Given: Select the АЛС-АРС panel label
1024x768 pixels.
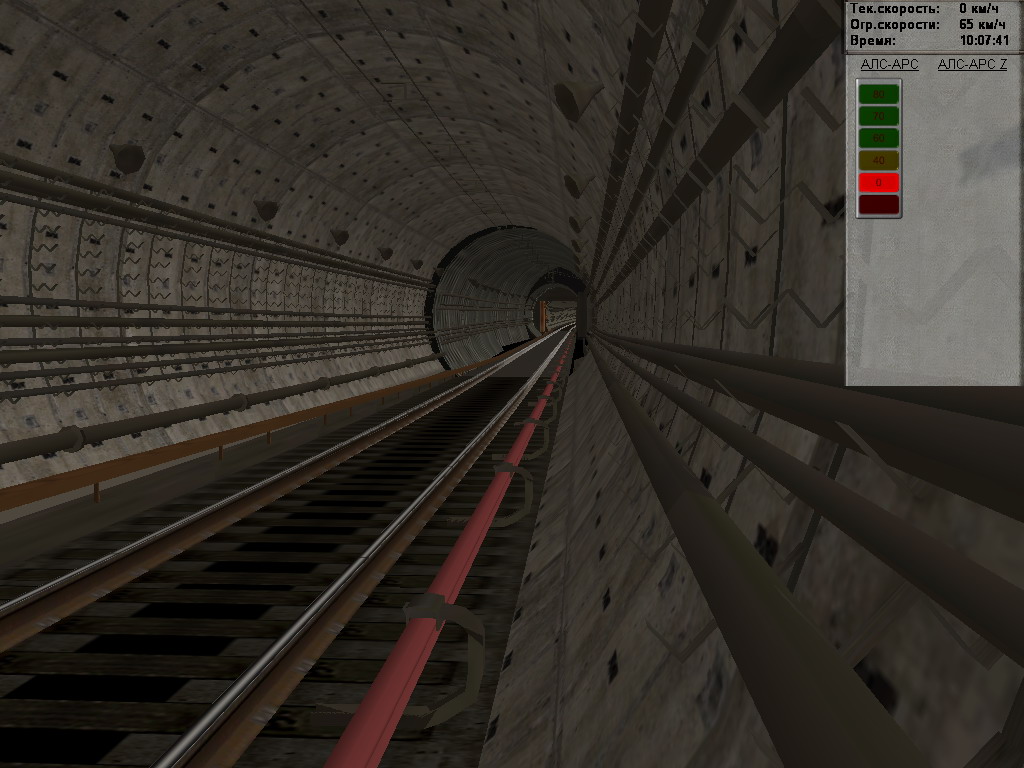Looking at the screenshot, I should pos(889,64).
